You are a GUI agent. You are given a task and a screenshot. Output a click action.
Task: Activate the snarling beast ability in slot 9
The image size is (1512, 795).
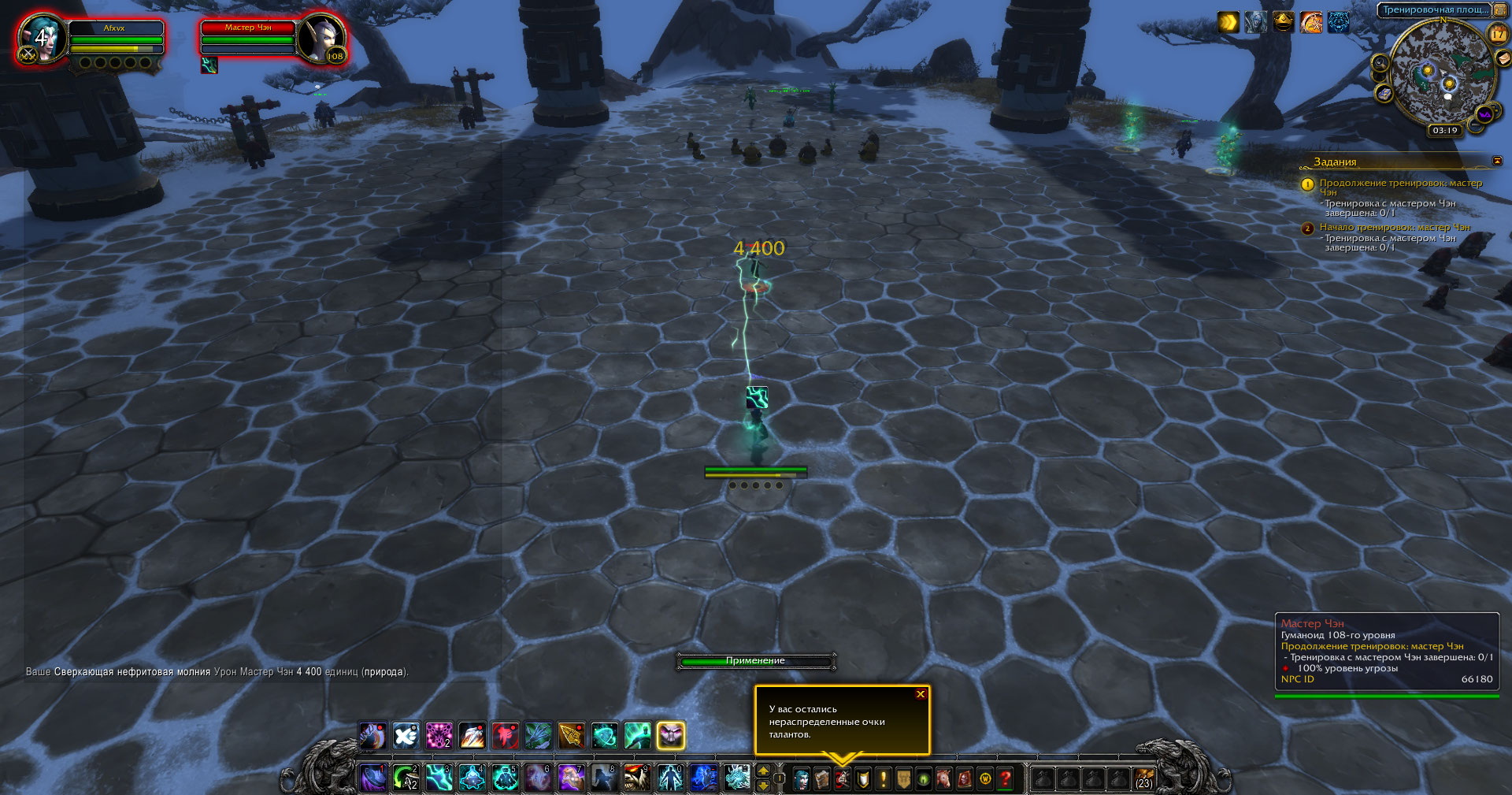(636, 778)
